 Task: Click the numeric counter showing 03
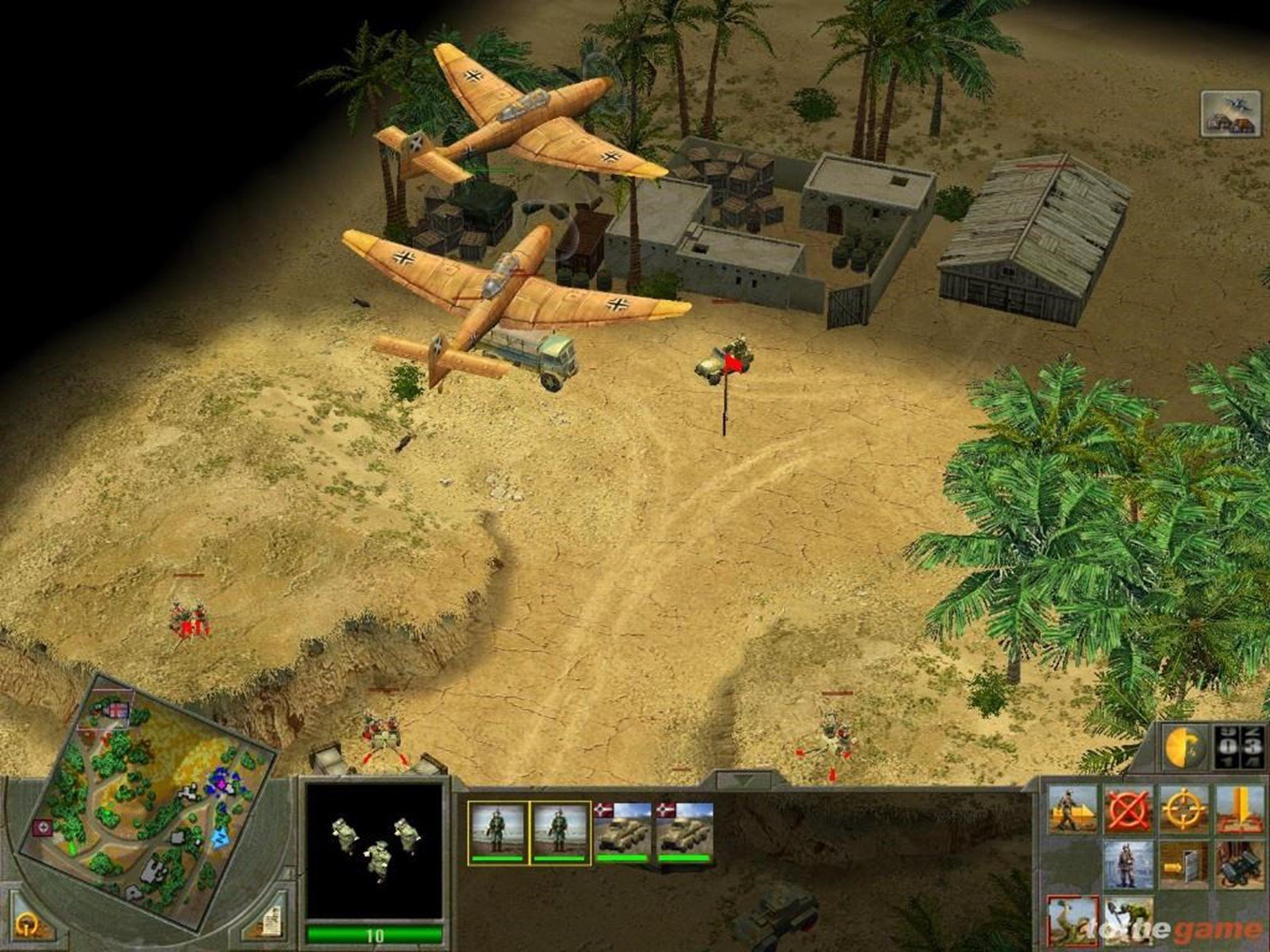1238,746
